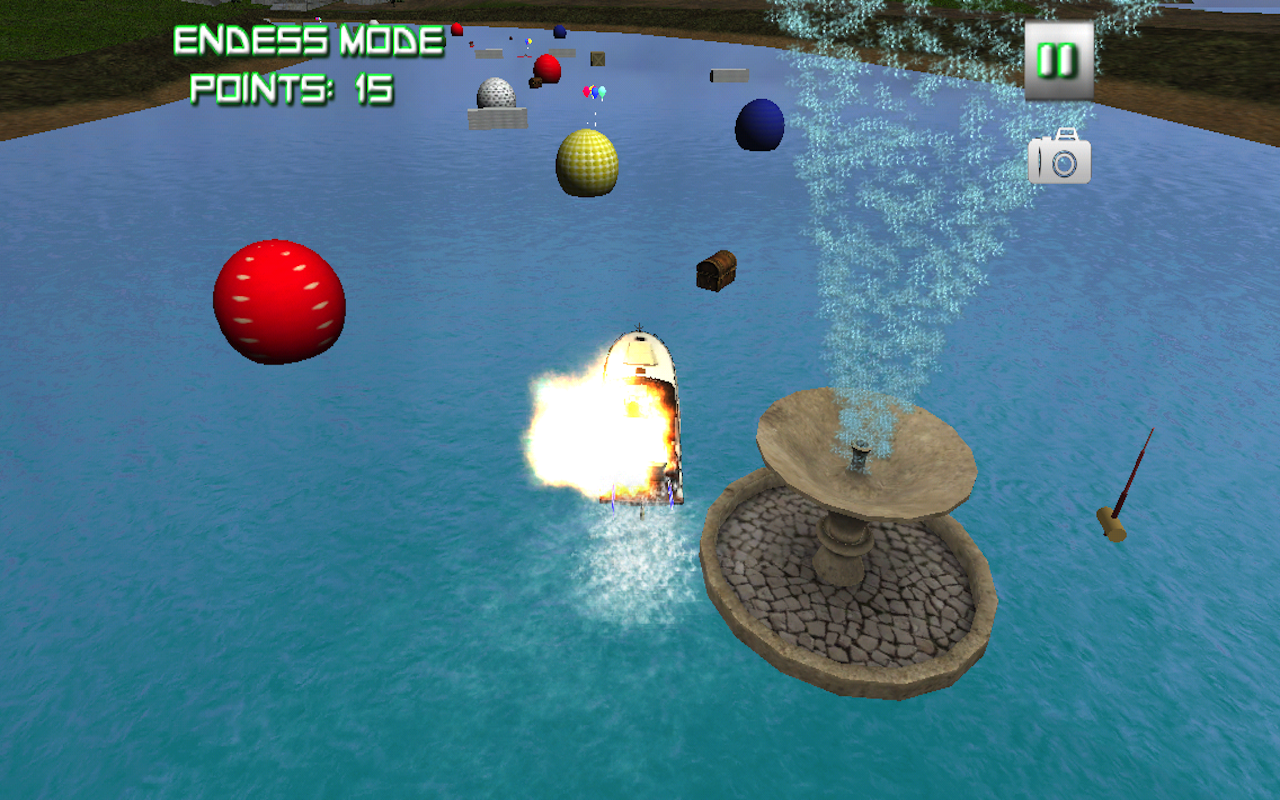The image size is (1280, 800).
Task: Pop the red balloon in the cluster
Action: (x=586, y=91)
